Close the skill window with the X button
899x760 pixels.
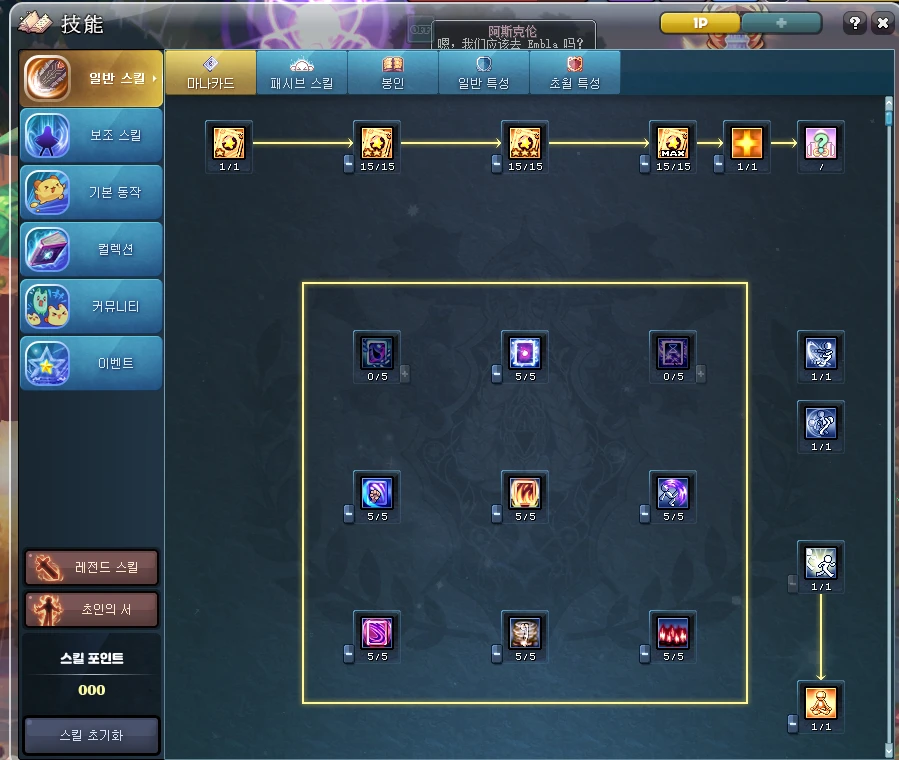882,23
